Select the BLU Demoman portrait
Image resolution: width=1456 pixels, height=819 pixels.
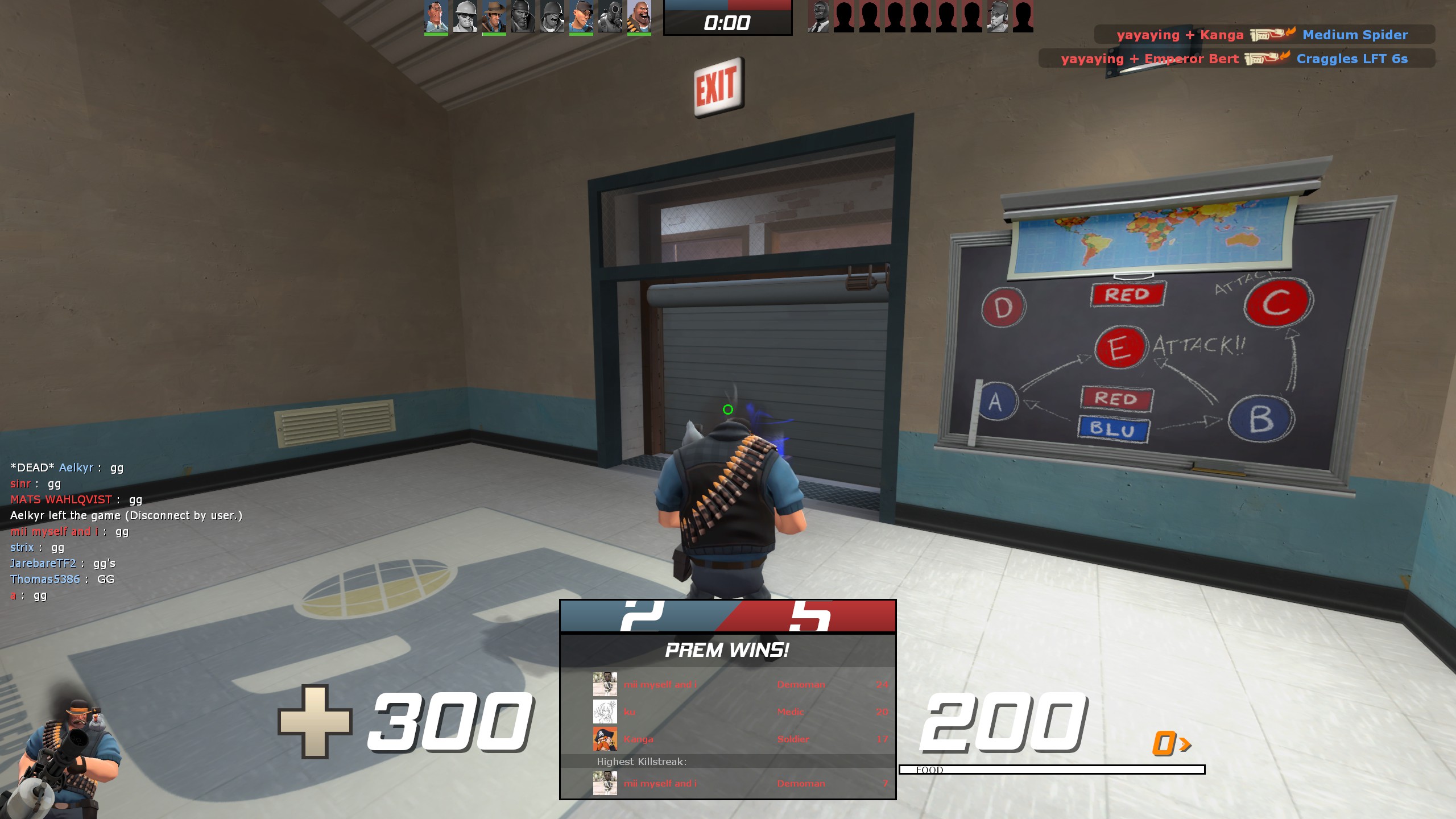coord(523,16)
